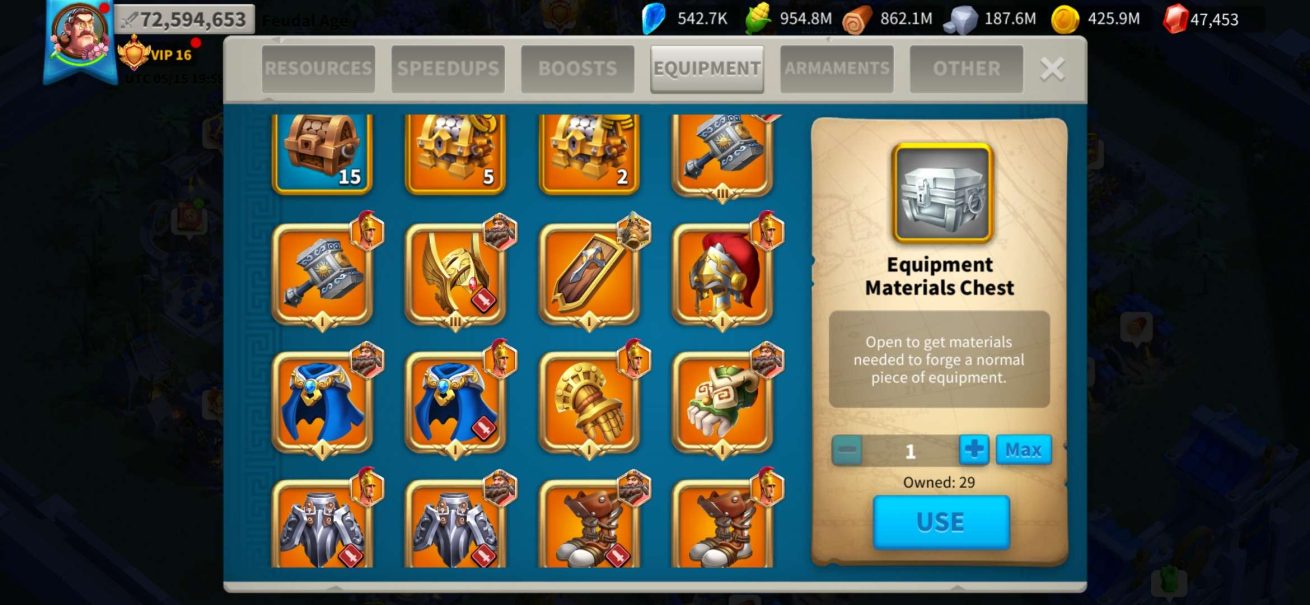Use the Equipment Materials Chest
The image size is (1310, 605).
click(941, 522)
